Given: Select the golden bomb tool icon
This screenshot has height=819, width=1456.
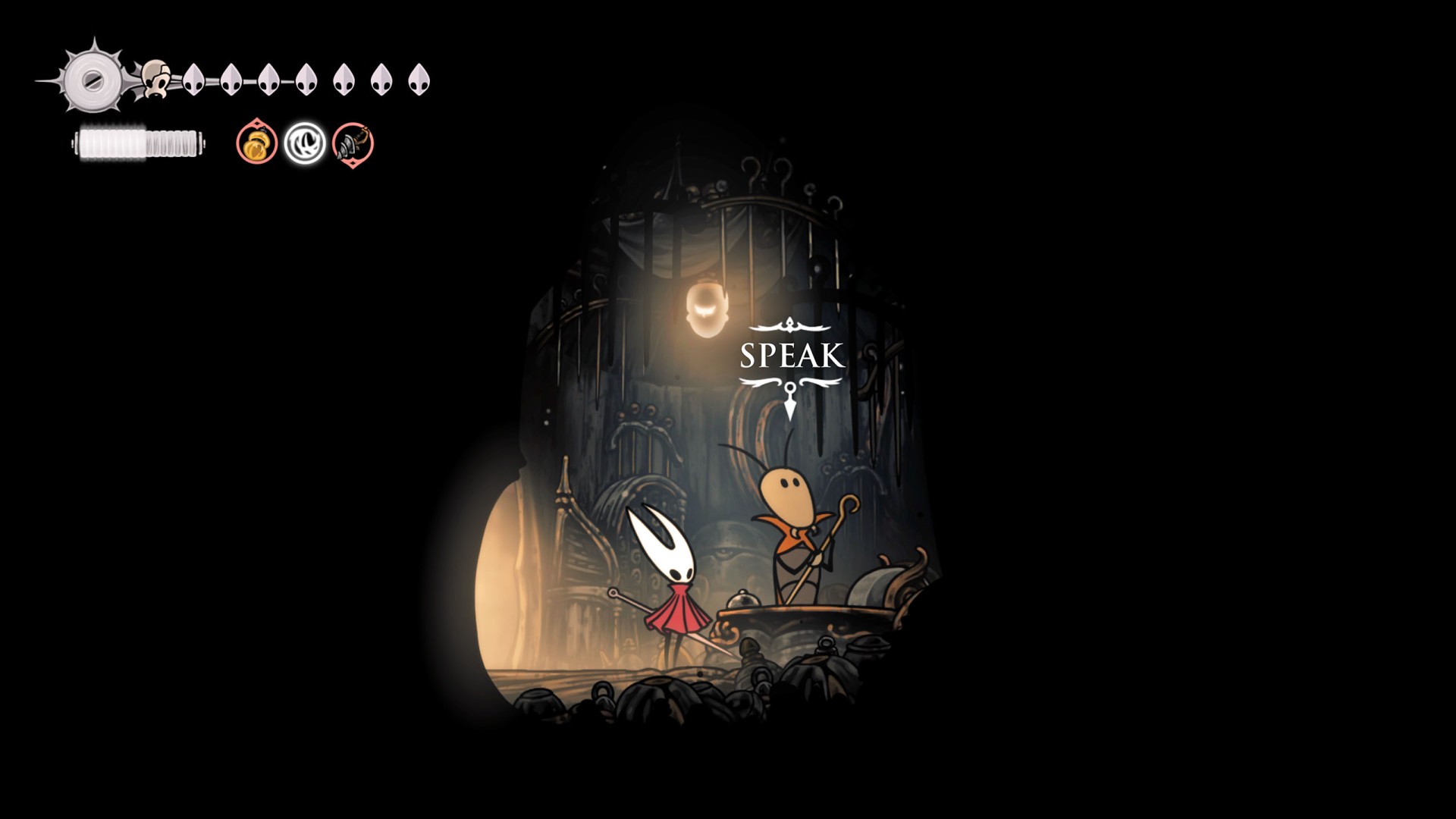Looking at the screenshot, I should [256, 143].
